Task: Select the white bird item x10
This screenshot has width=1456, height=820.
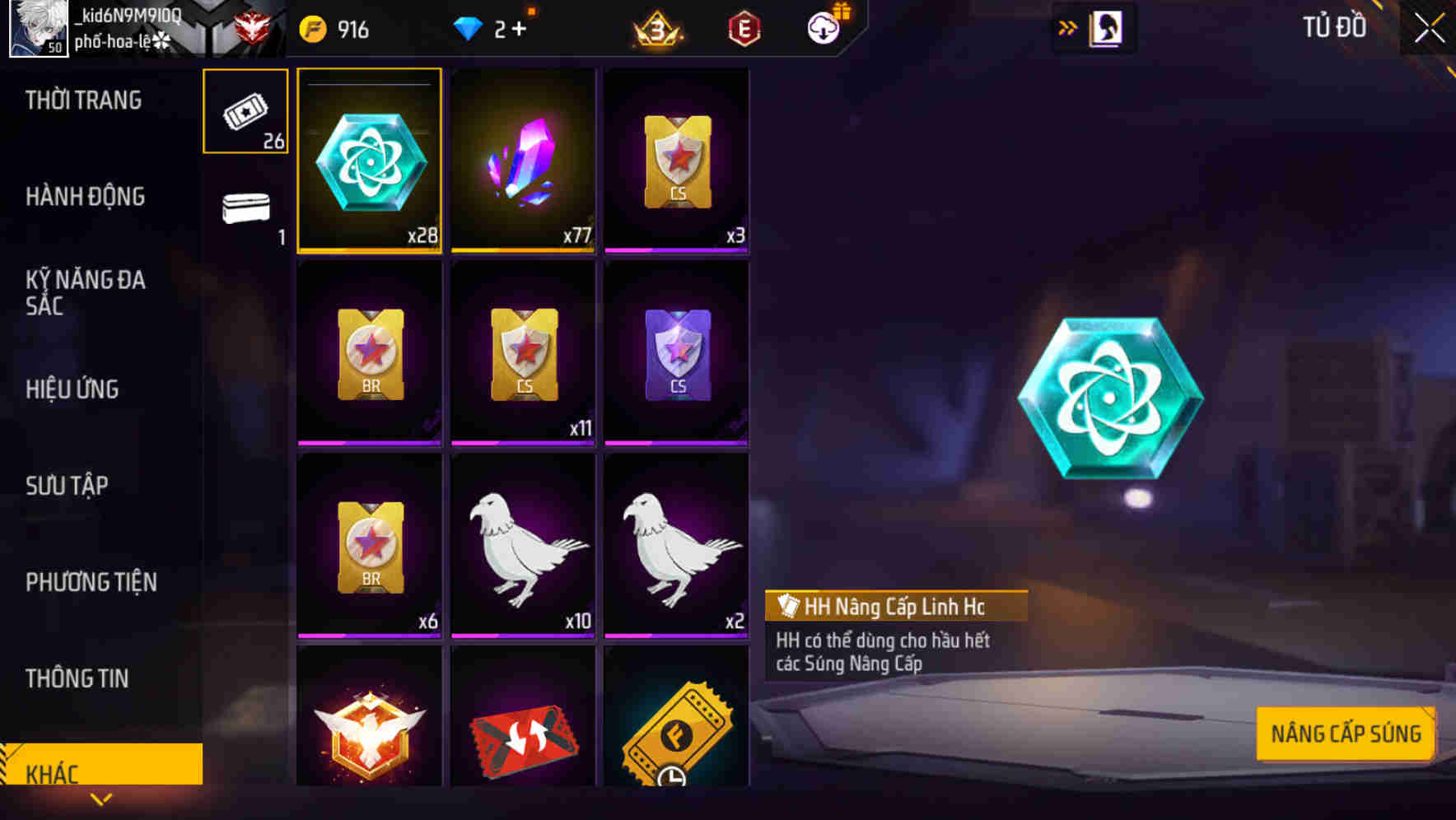Action: pos(523,543)
